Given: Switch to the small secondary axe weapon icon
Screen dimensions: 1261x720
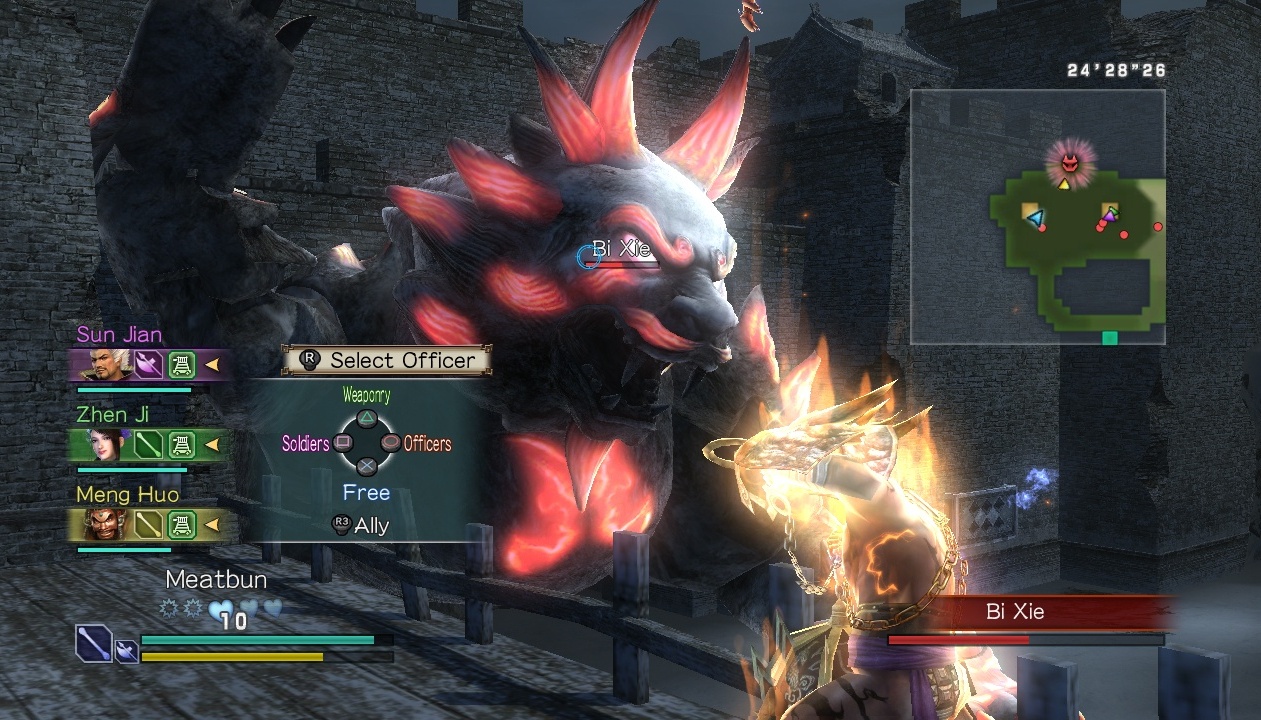Looking at the screenshot, I should click(127, 651).
